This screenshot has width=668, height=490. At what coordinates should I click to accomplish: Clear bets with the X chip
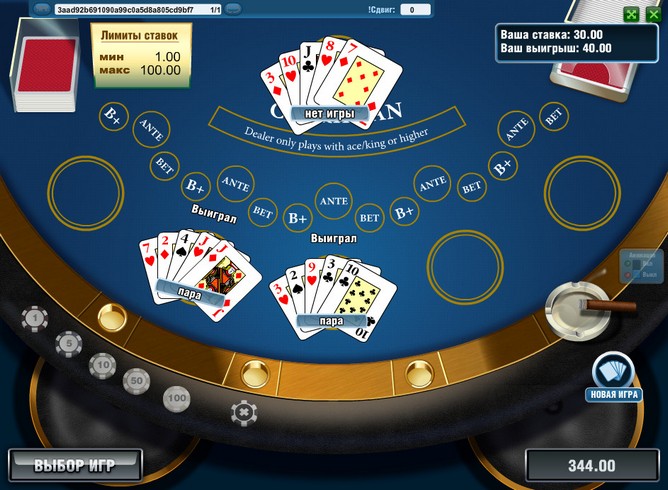coord(241,411)
